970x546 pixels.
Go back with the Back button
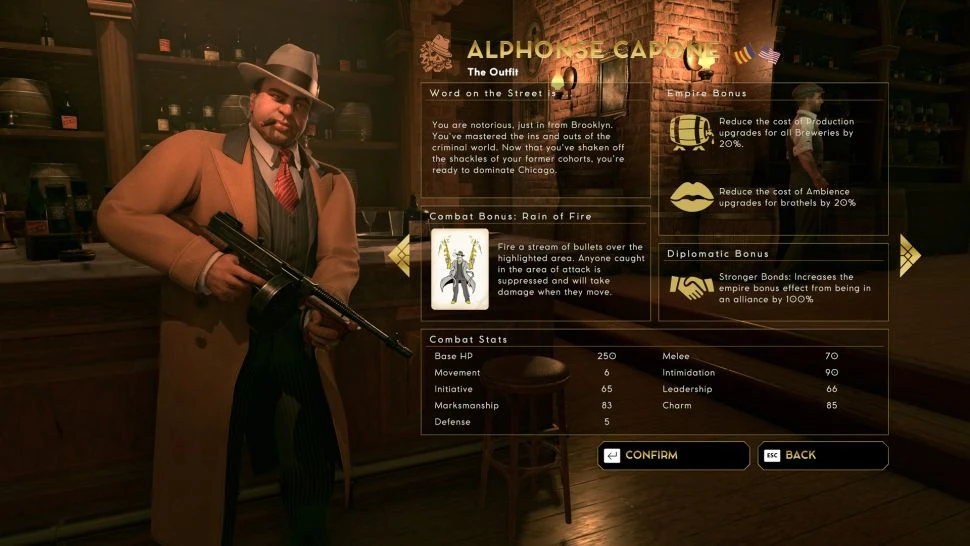[822, 455]
